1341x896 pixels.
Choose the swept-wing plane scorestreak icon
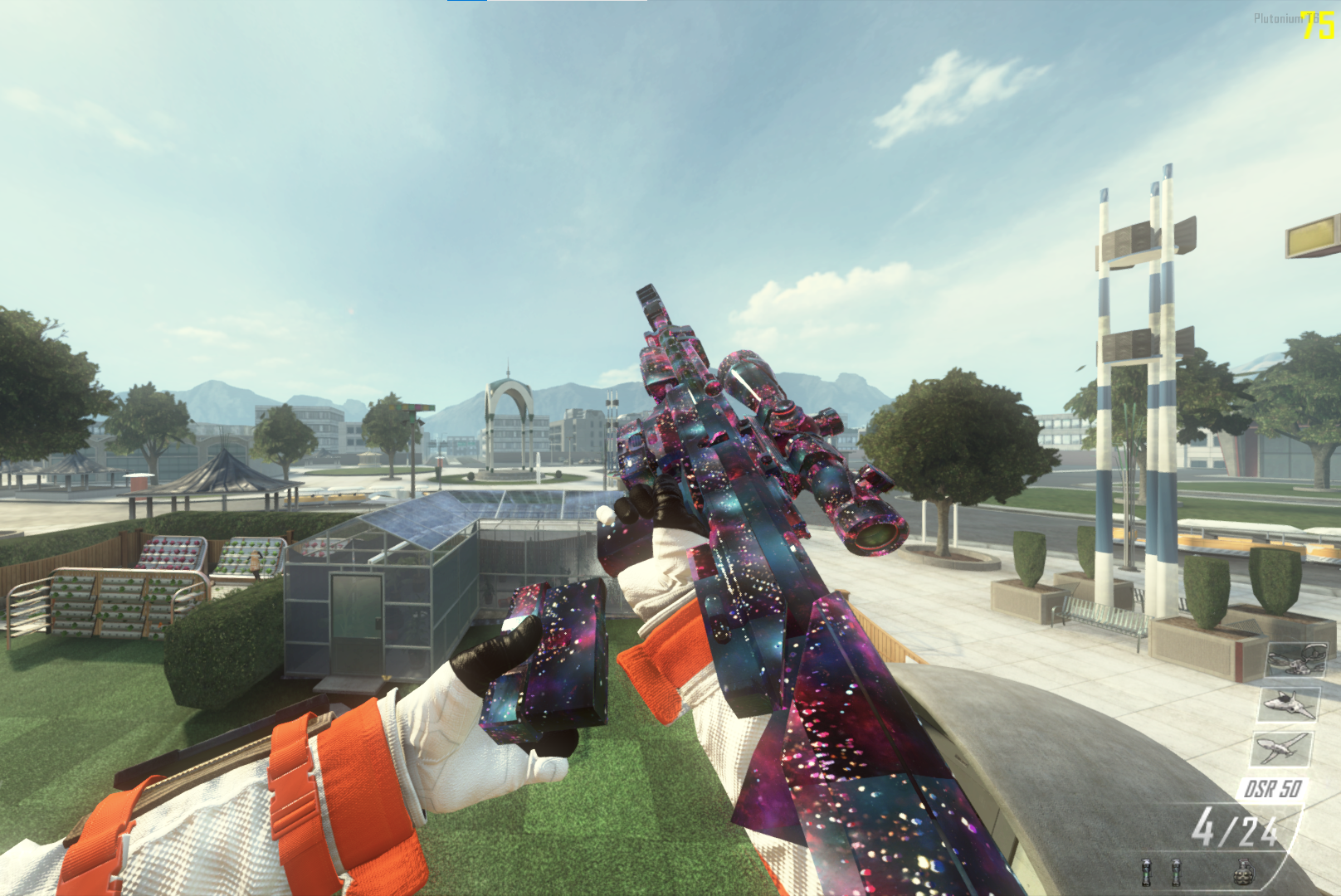pos(1280,748)
